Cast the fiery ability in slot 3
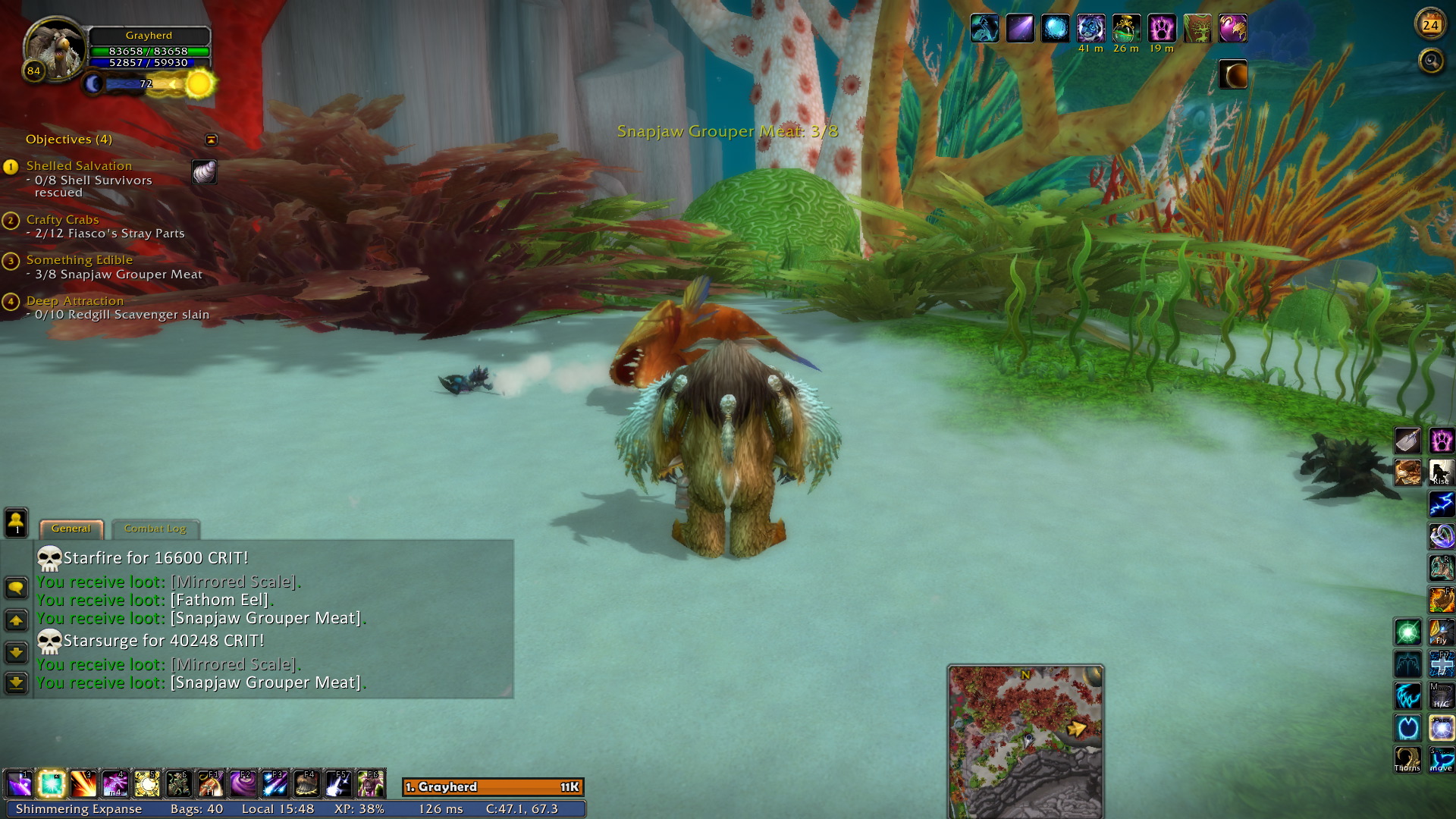 tap(83, 784)
